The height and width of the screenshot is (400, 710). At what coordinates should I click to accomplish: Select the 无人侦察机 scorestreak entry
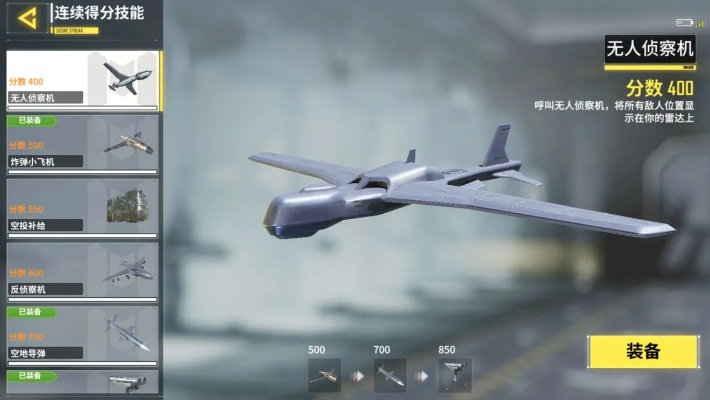point(82,79)
